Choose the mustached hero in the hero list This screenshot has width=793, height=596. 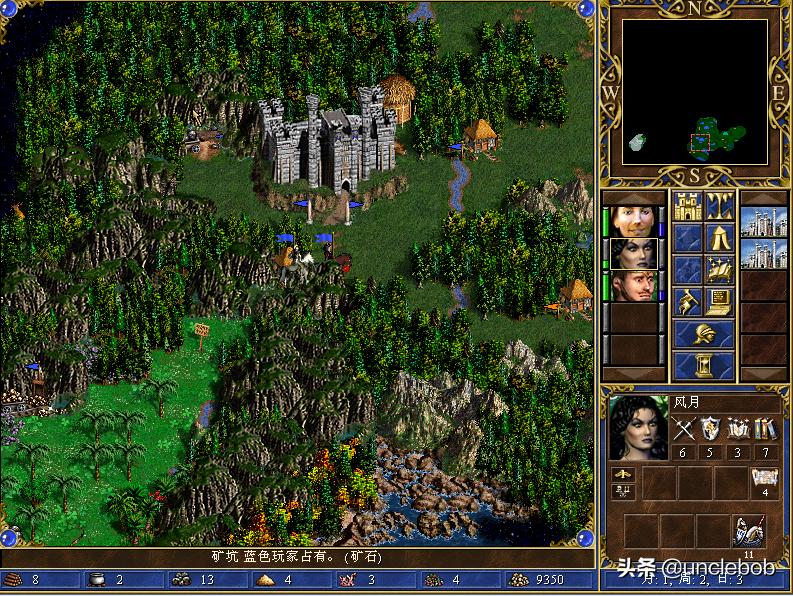tap(632, 285)
